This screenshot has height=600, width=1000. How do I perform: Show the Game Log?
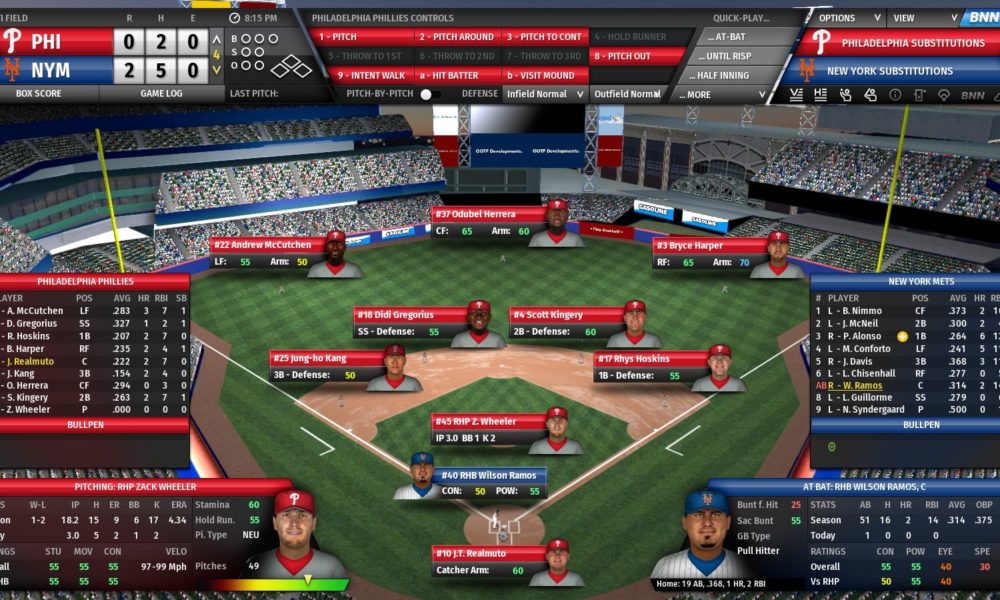[160, 93]
